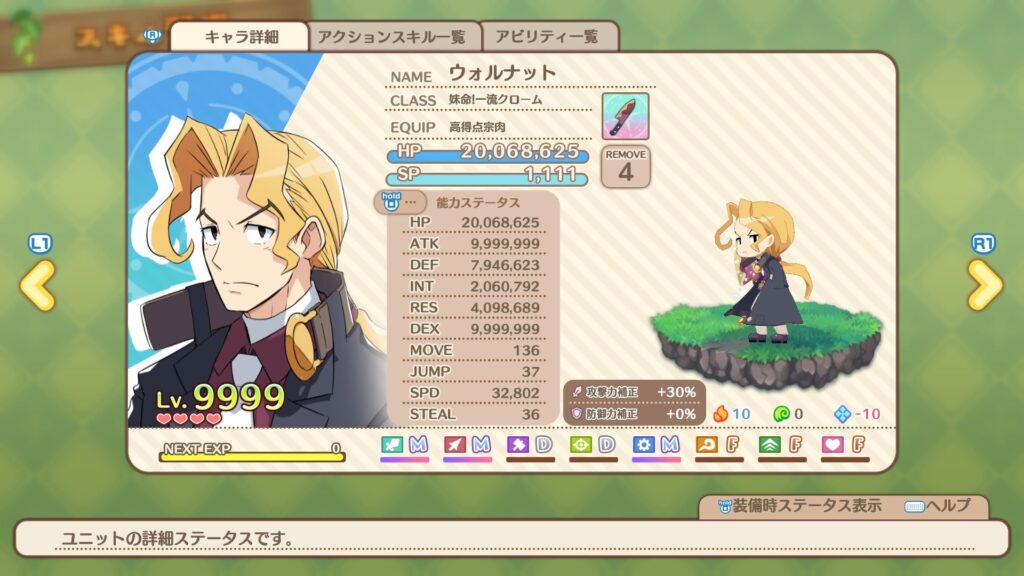Select the purple puzzle-piece mastery icon
Screen dimensions: 1024x576
518,444
